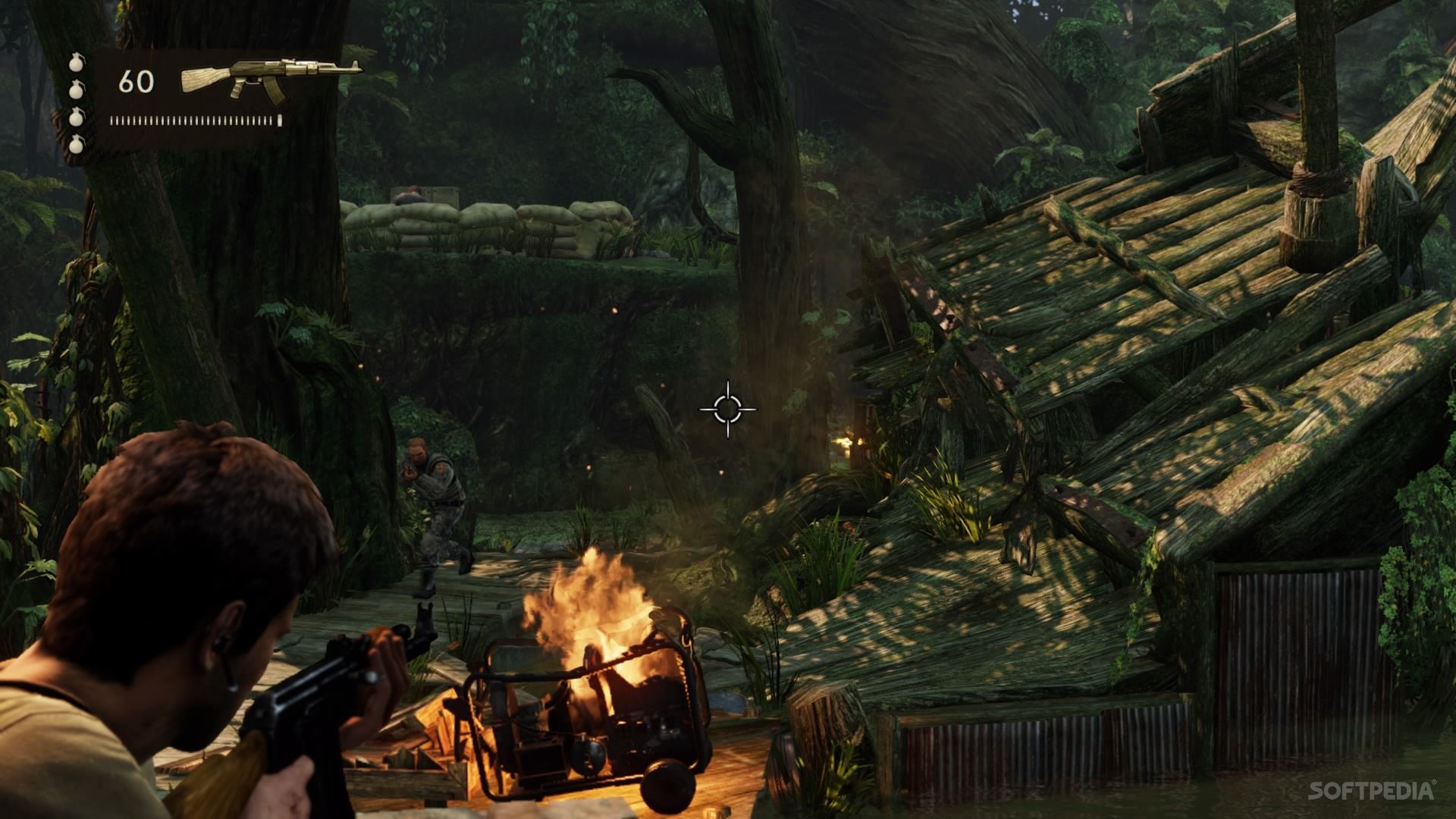Image resolution: width=1456 pixels, height=819 pixels.
Task: Select the AK-47 rifle weapon icon
Action: point(271,77)
